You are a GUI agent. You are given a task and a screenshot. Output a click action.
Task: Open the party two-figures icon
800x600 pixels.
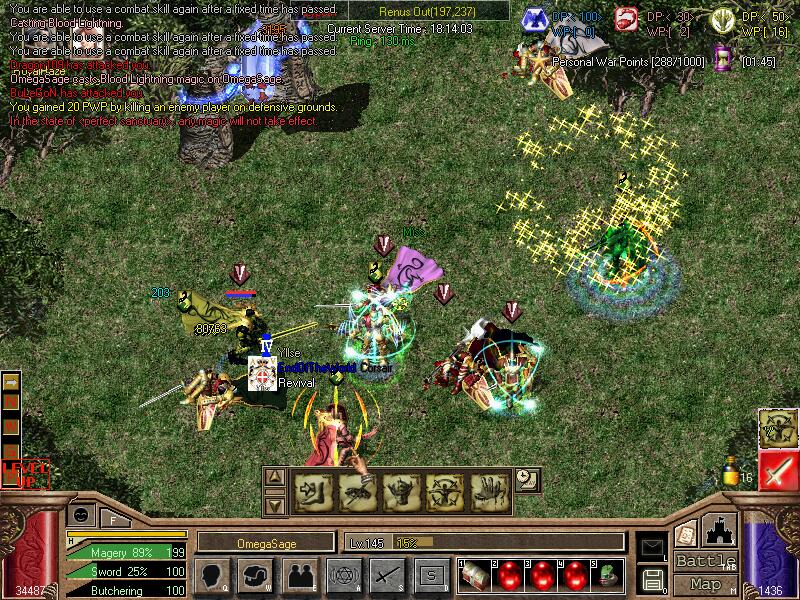click(x=299, y=575)
